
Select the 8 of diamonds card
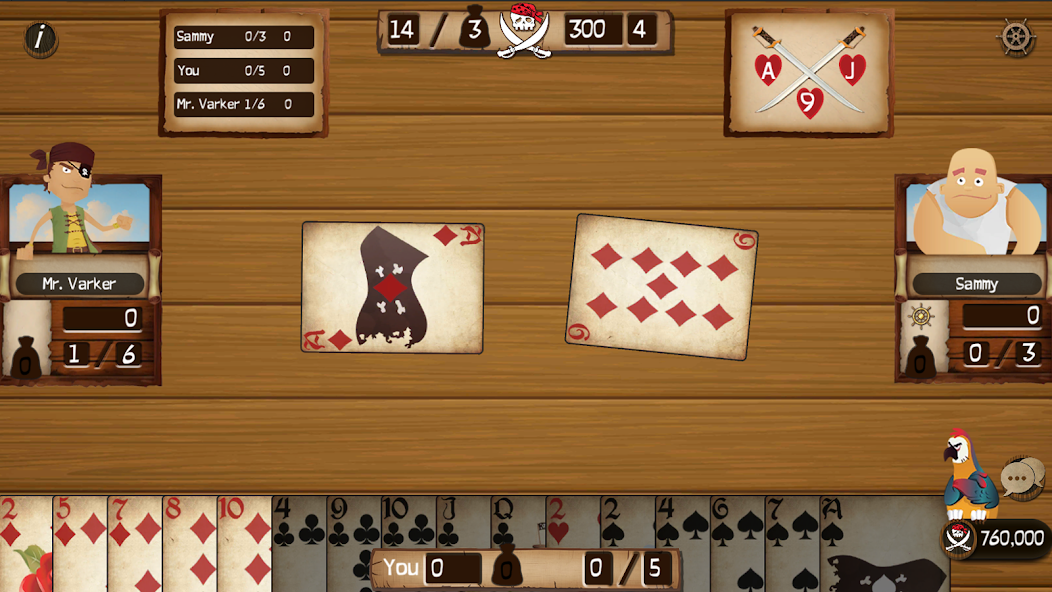click(188, 540)
